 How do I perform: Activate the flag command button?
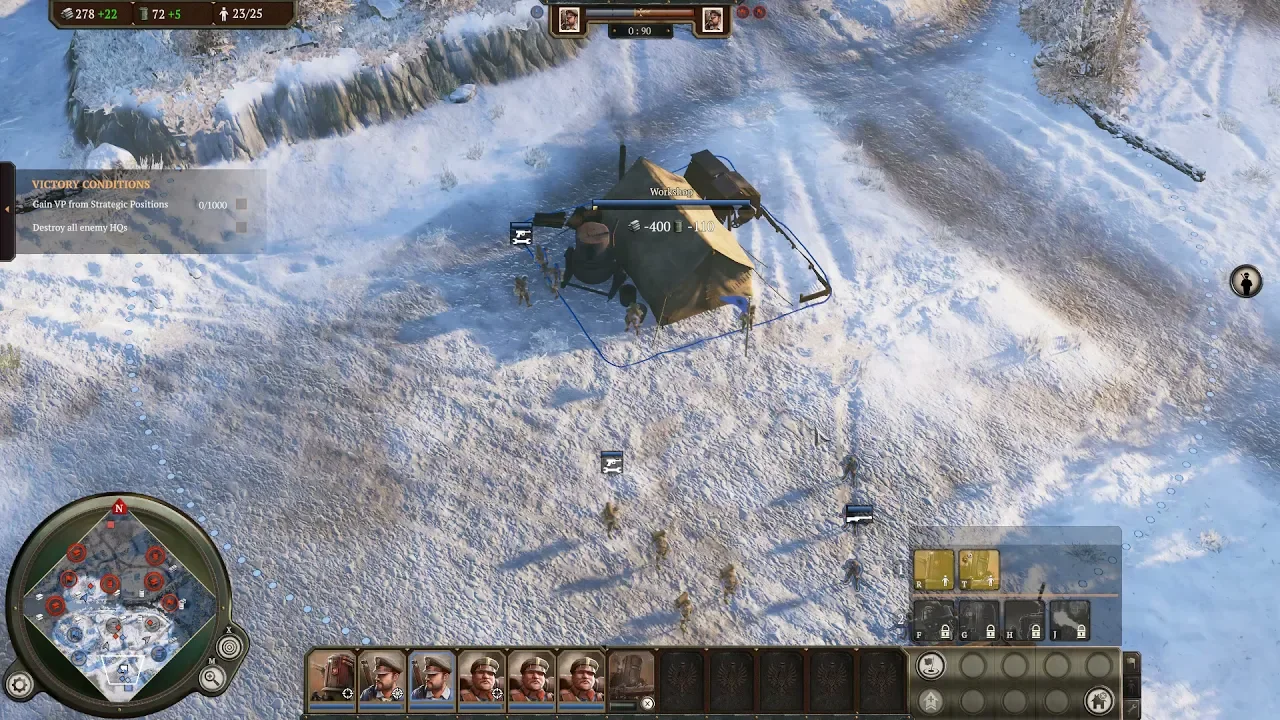(x=931, y=666)
